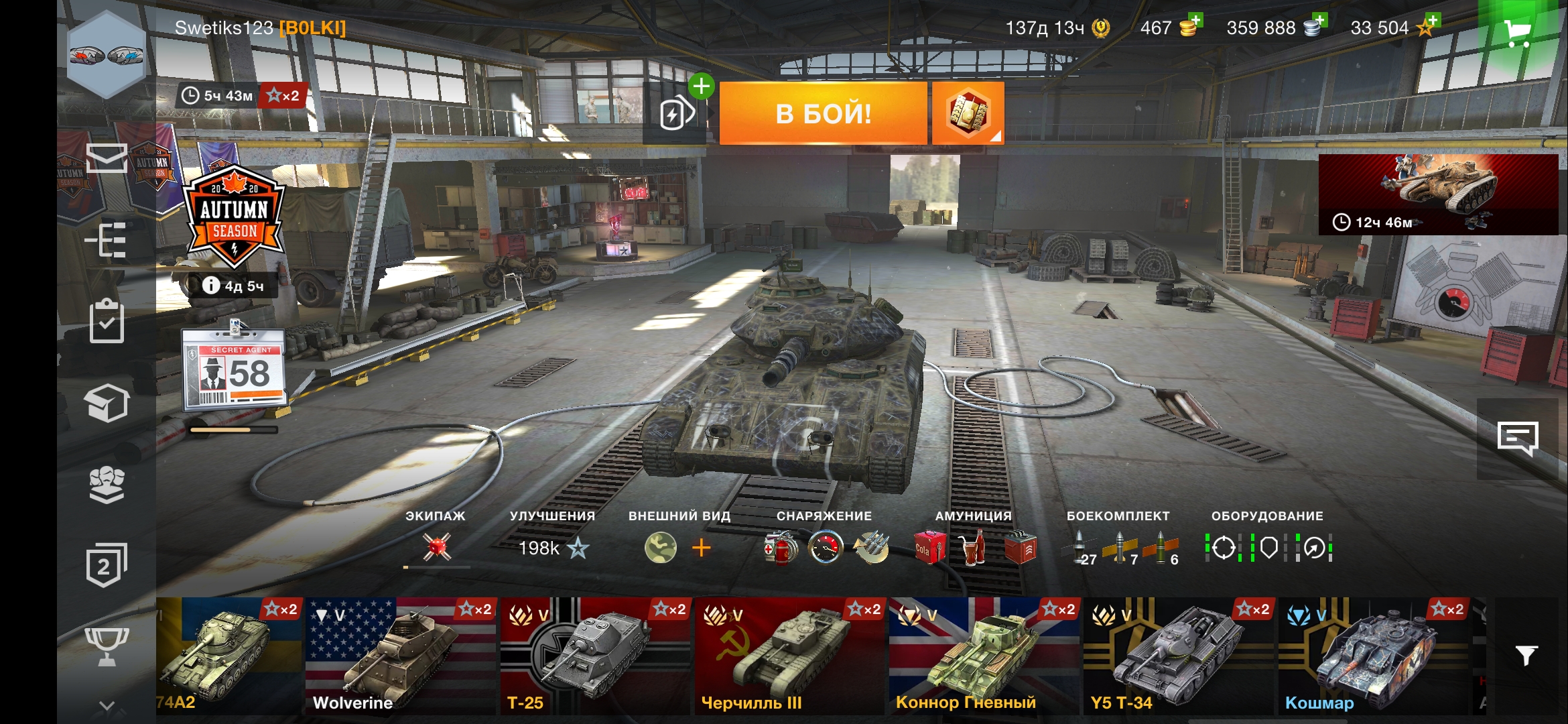Choose the Кошмар tank in the carousel
The width and height of the screenshot is (1568, 724).
coord(1374,656)
